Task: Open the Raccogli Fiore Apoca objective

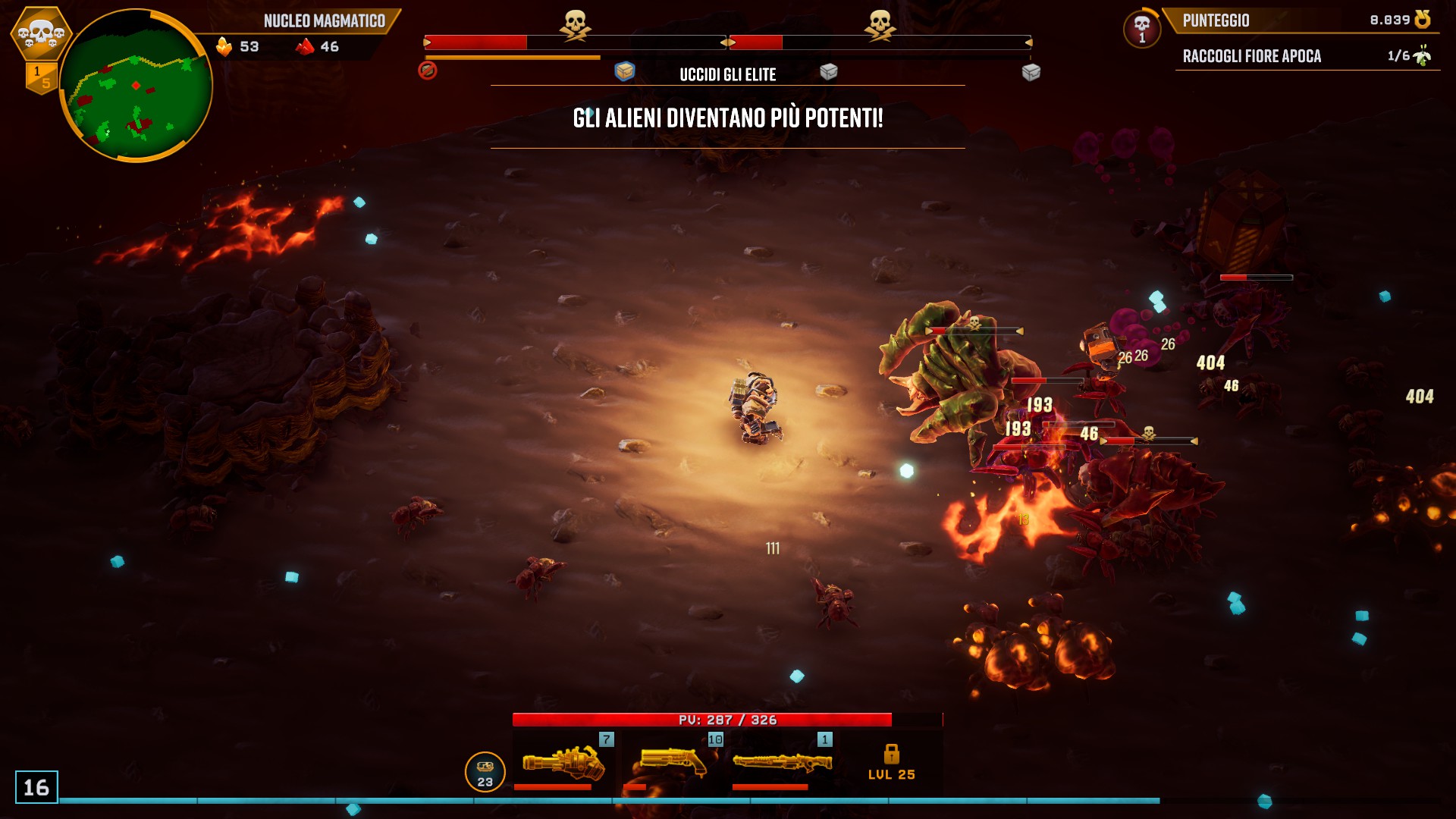Action: (x=1251, y=56)
